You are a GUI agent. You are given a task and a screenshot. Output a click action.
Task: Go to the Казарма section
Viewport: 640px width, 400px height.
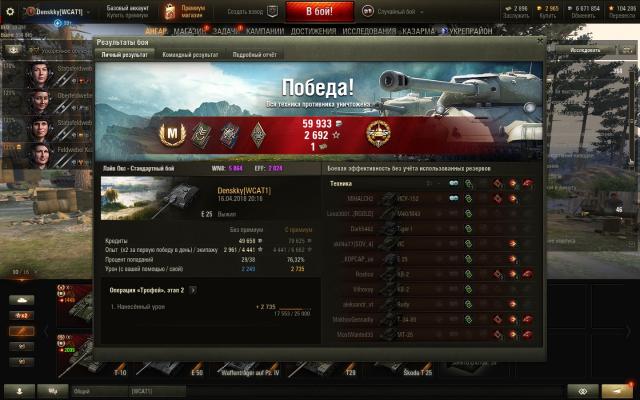pos(418,31)
